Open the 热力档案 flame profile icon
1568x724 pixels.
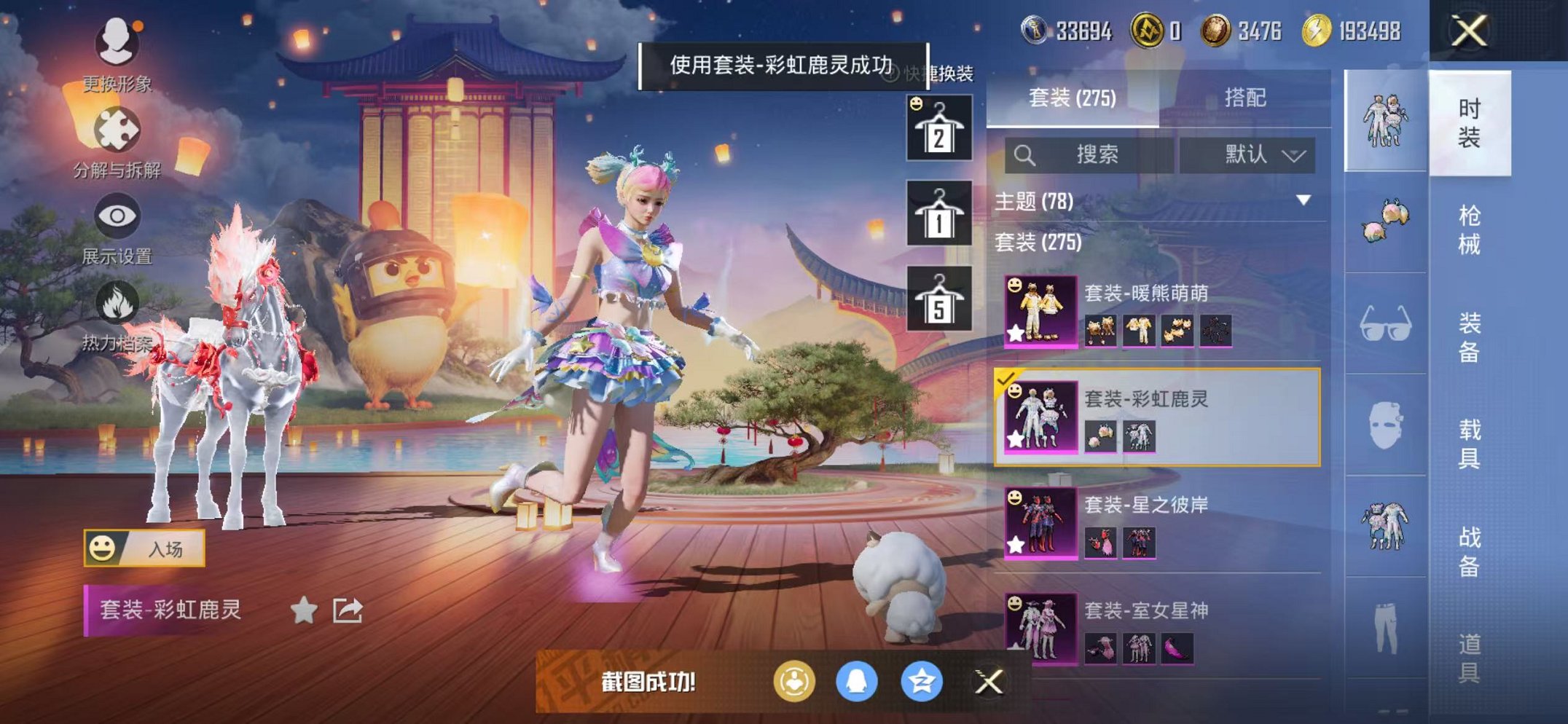(x=117, y=299)
